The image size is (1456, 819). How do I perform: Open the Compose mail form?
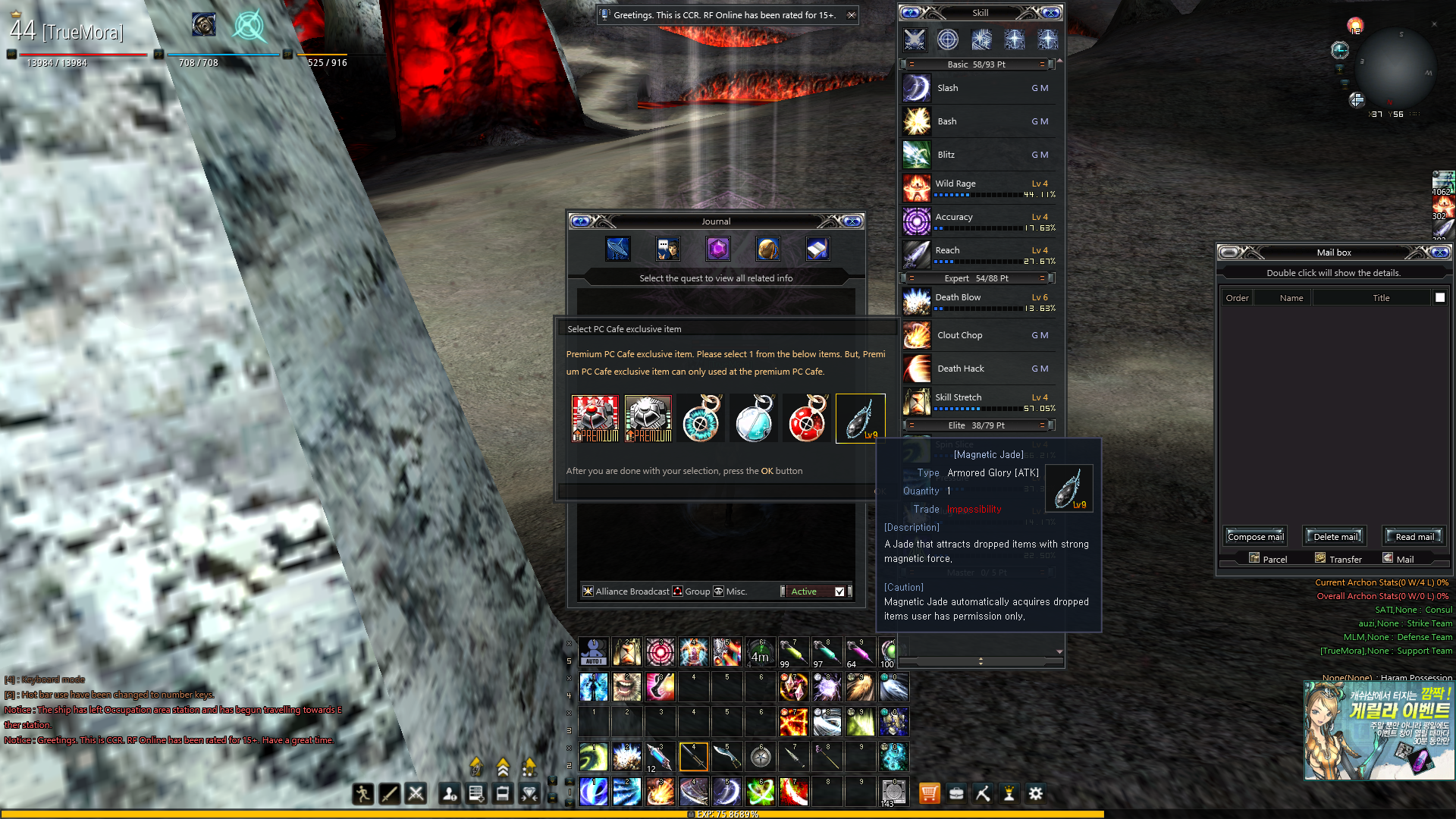pyautogui.click(x=1255, y=537)
